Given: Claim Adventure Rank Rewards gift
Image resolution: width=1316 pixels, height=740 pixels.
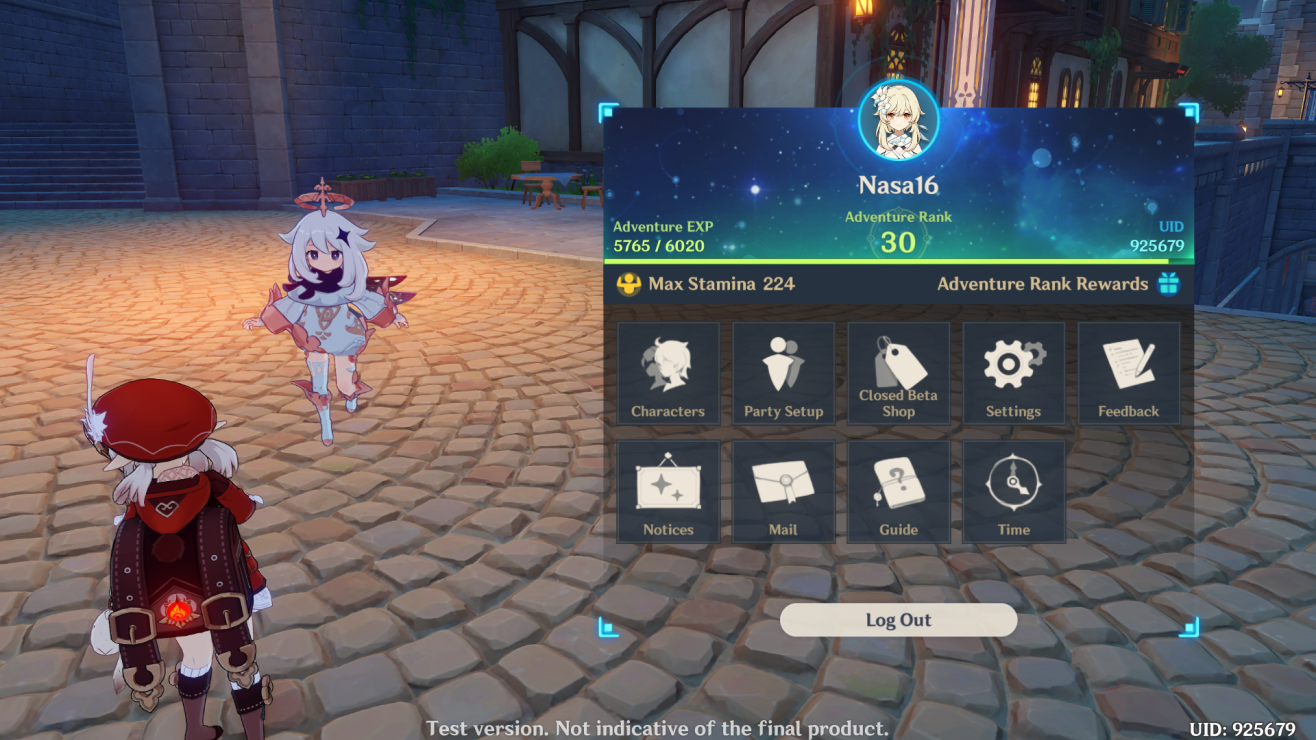Looking at the screenshot, I should [x=1168, y=284].
